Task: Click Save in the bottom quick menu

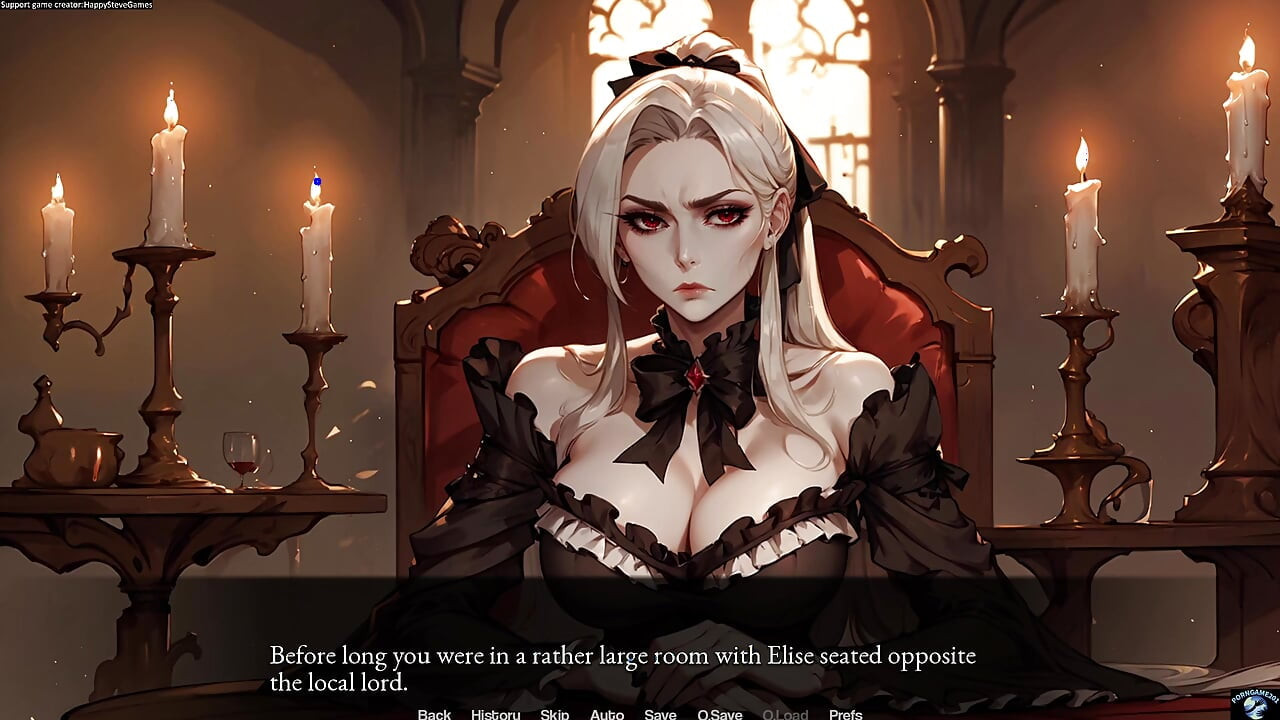Action: click(660, 714)
